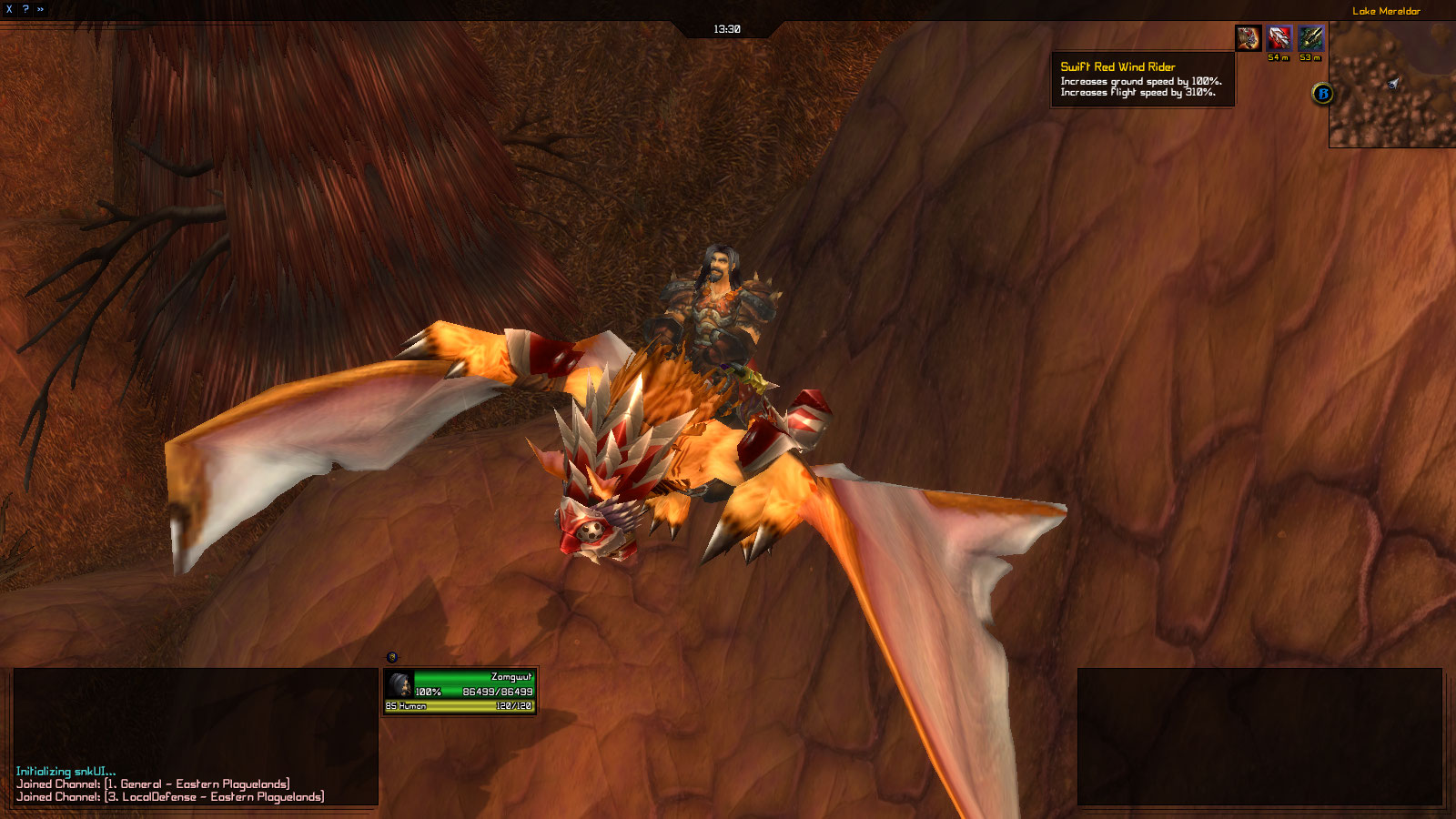Screen dimensions: 1456x819
Task: Click the small round icon above the player frame
Action: pyautogui.click(x=392, y=657)
